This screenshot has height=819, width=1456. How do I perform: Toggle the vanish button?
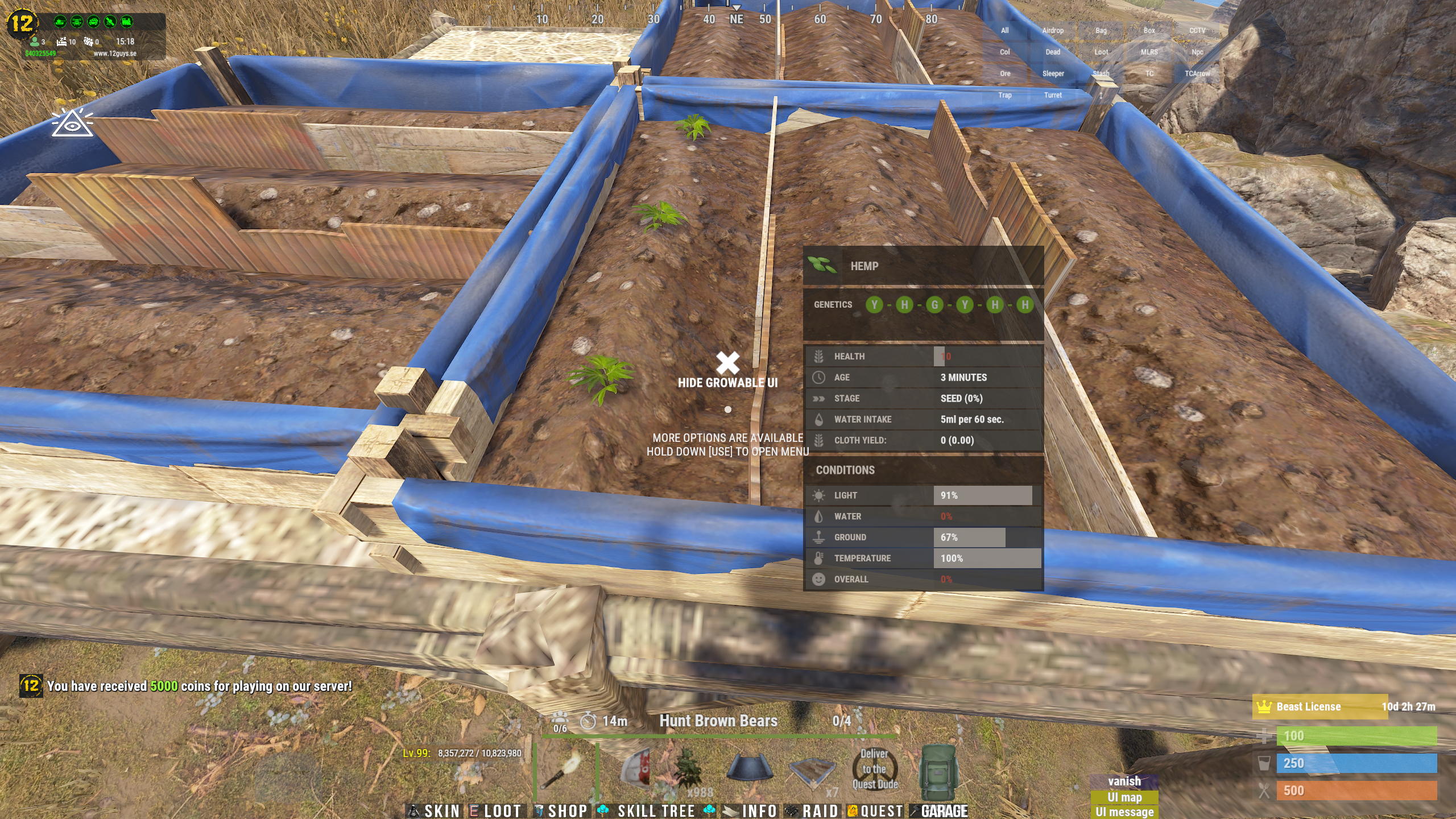1124,781
